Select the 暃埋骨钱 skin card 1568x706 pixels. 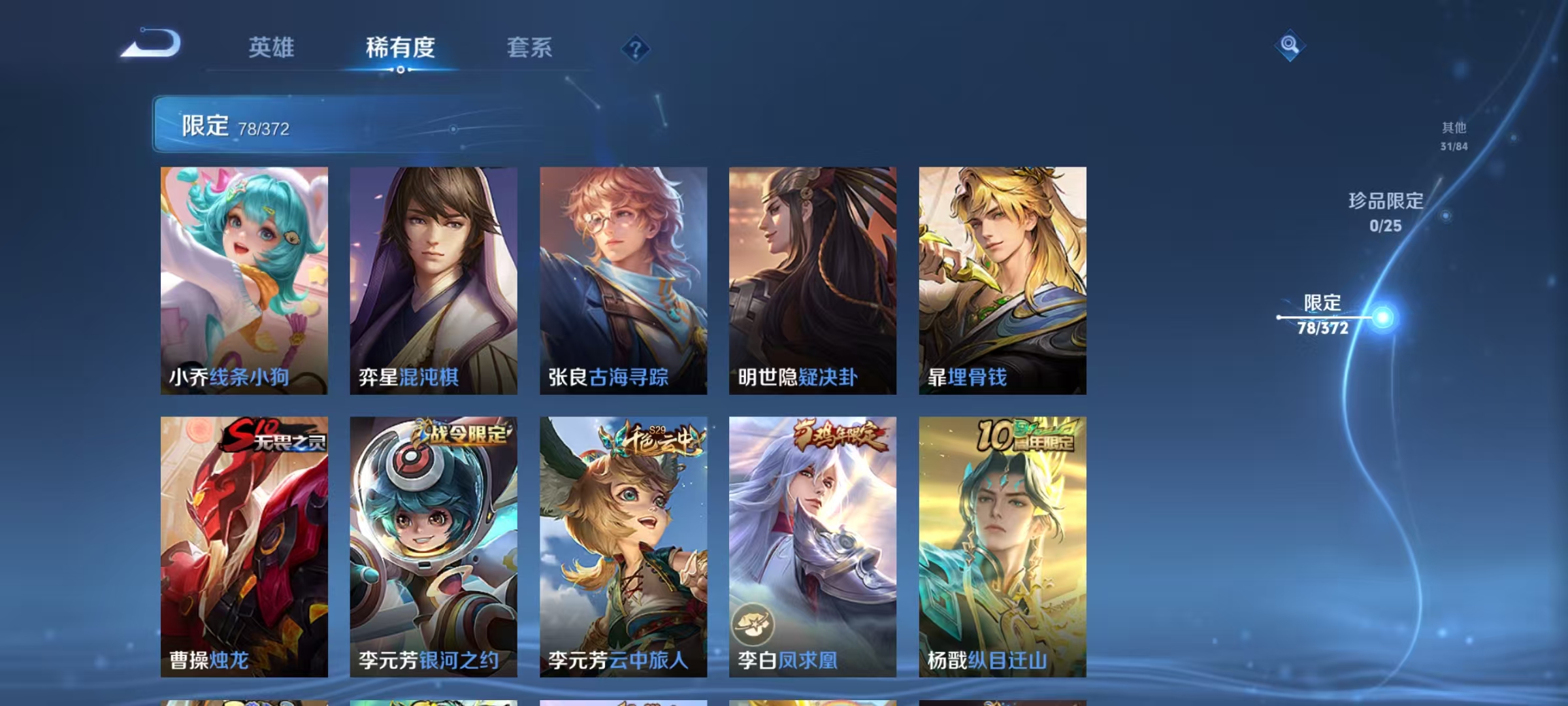pyautogui.click(x=1004, y=281)
